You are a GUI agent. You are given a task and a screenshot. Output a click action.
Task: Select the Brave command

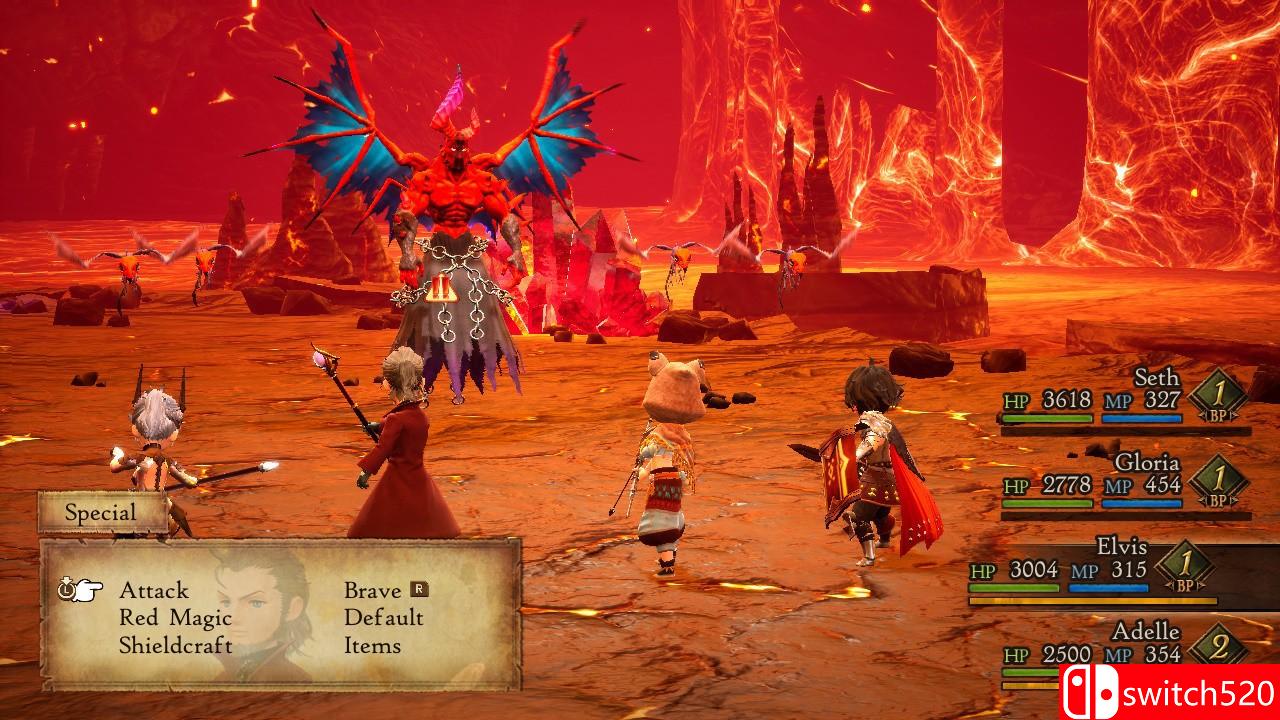pyautogui.click(x=373, y=590)
